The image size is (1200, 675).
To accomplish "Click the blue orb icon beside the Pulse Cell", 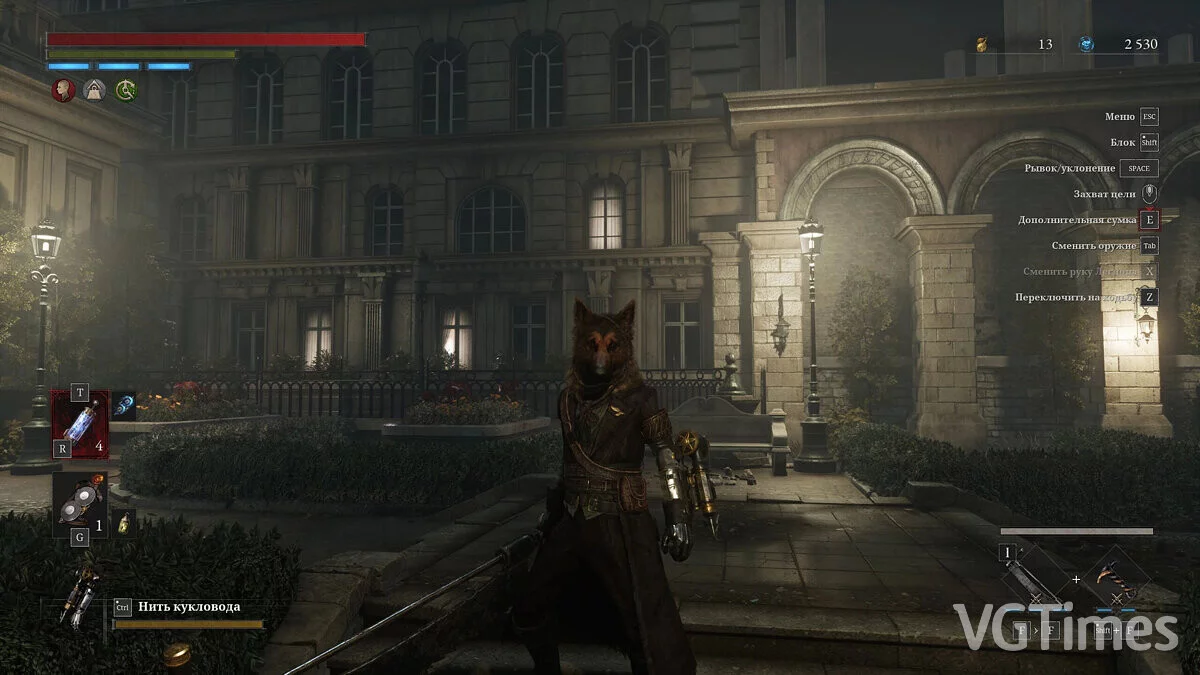I will tap(124, 404).
